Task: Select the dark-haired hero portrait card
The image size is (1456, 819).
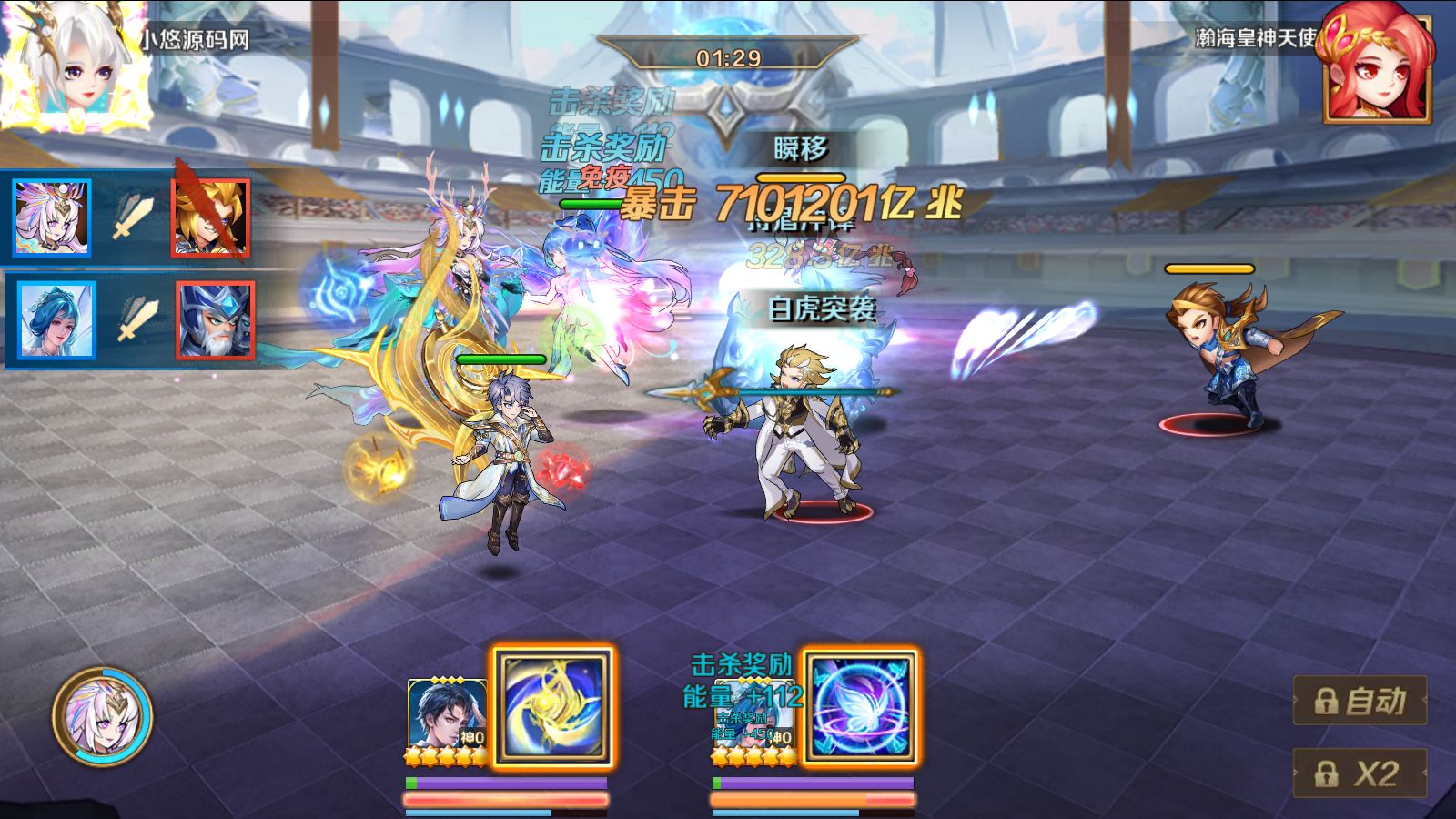Action: (x=446, y=721)
